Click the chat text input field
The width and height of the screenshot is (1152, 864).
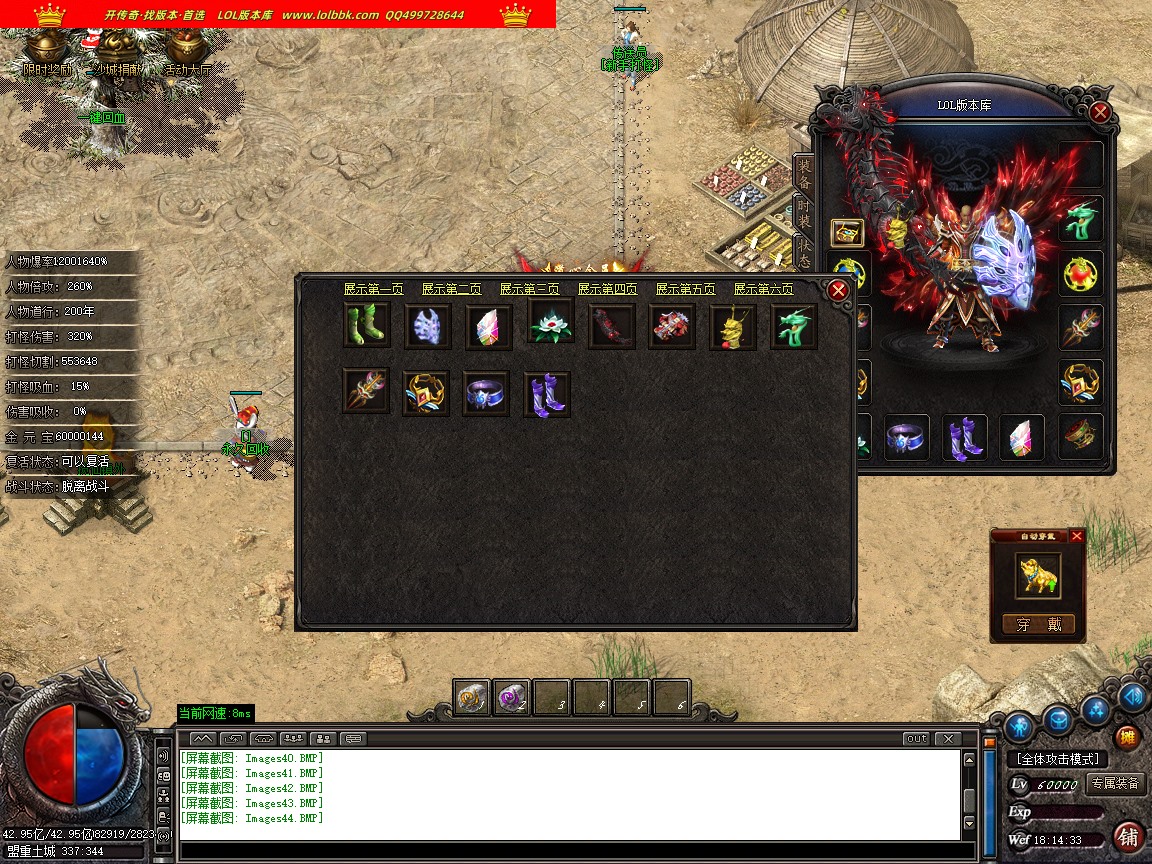[570, 851]
